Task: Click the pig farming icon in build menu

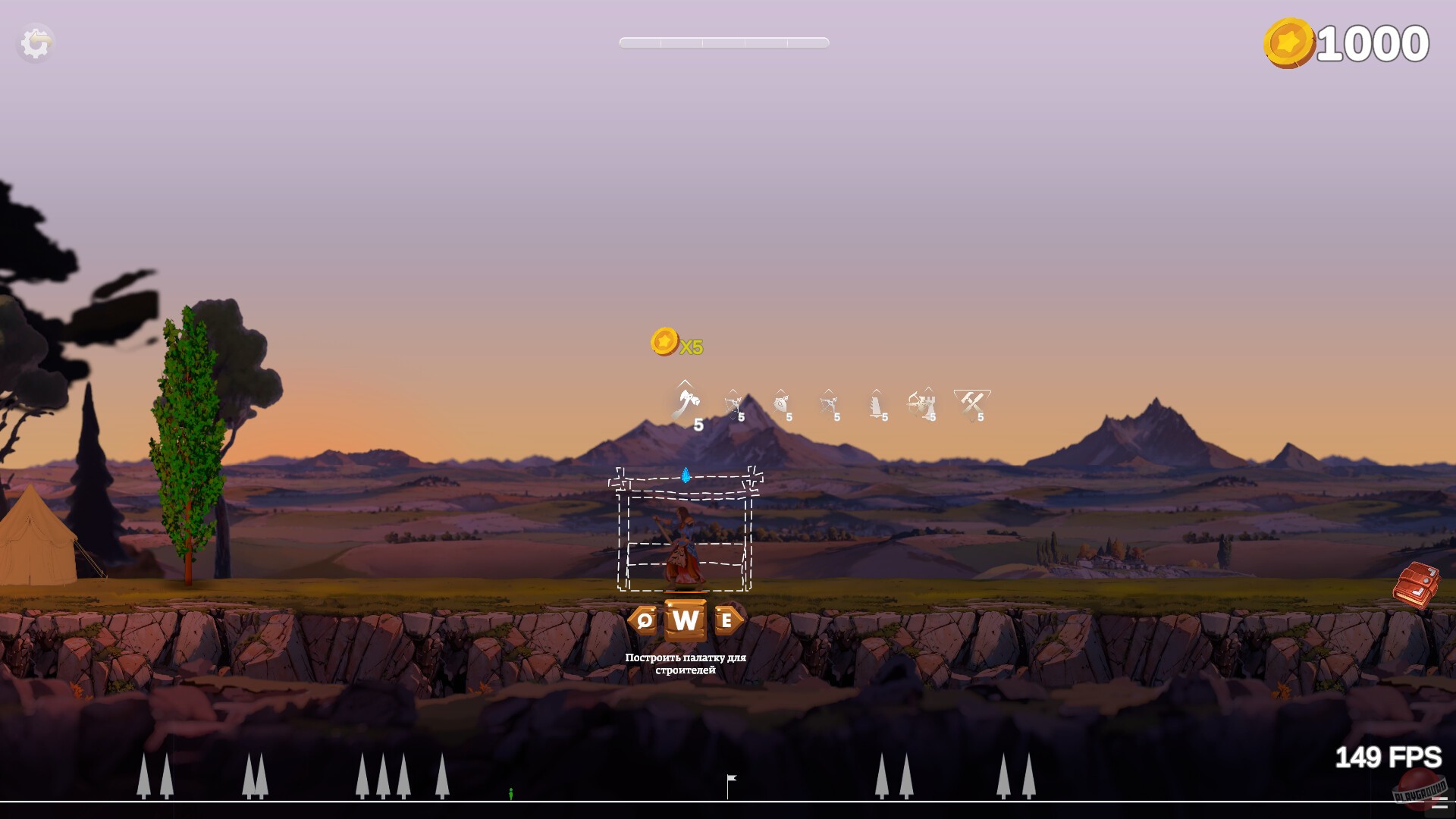Action: point(783,404)
